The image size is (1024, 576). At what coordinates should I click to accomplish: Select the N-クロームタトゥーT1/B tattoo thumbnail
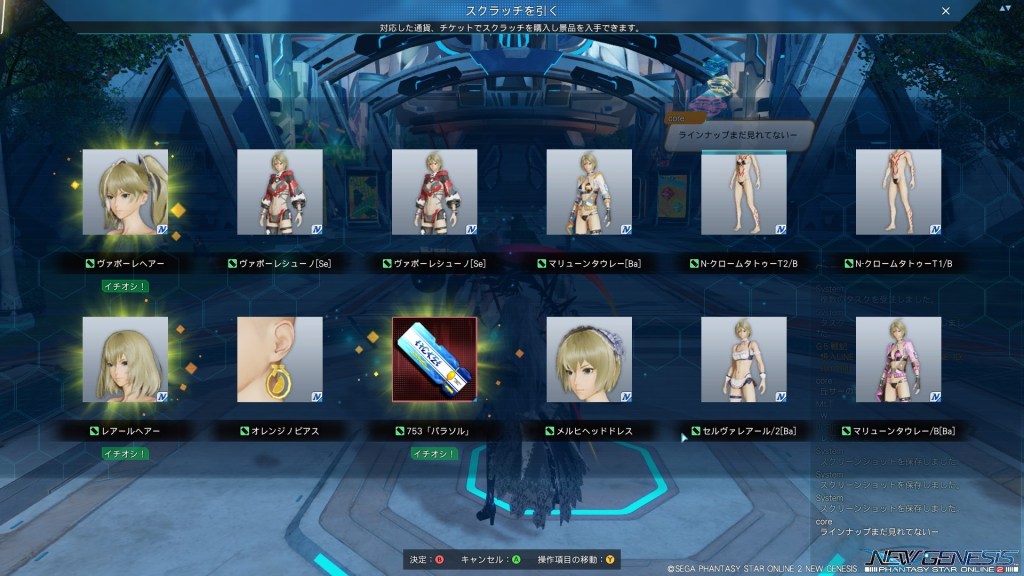[898, 192]
